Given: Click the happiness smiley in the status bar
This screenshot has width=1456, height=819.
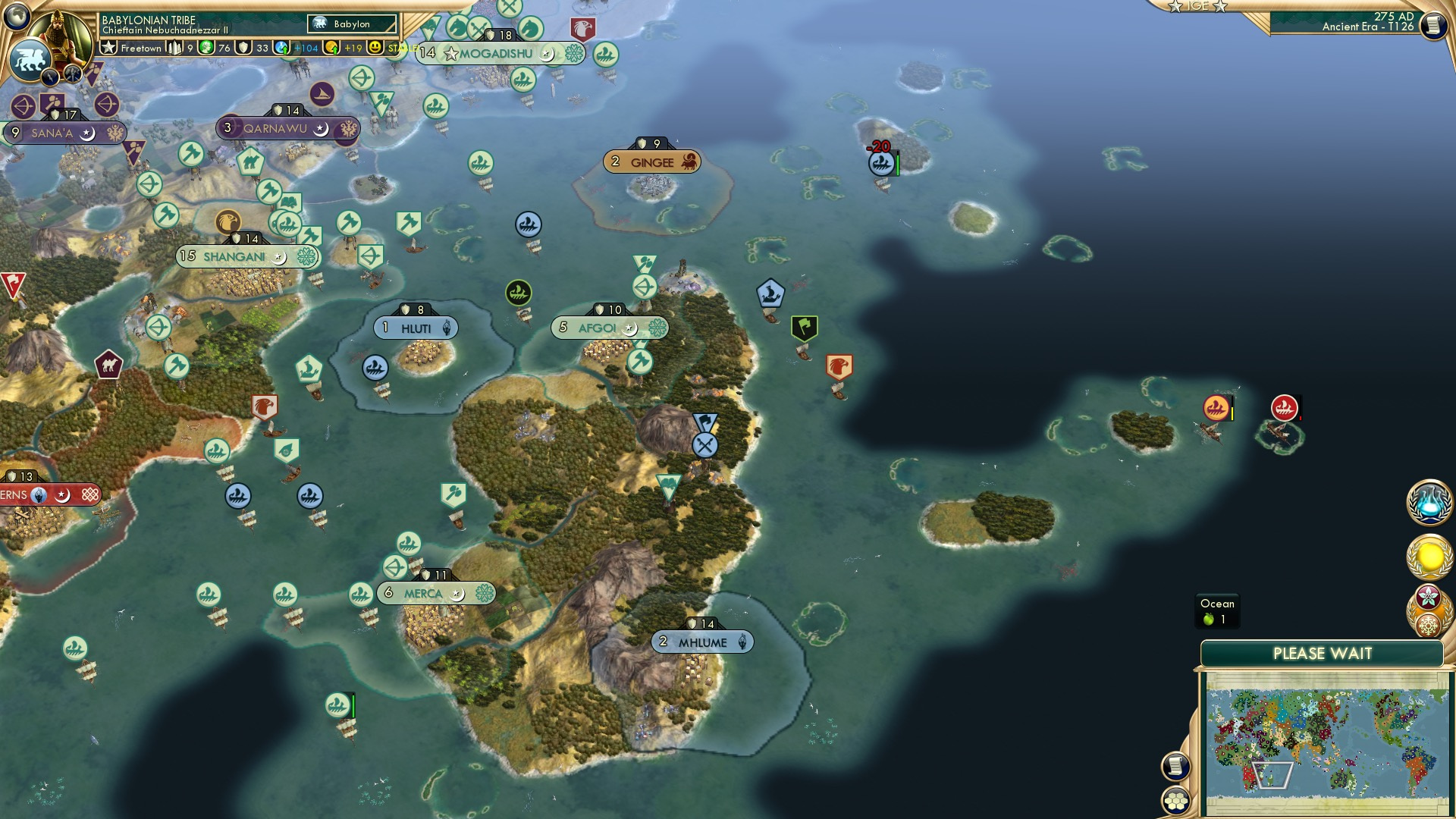Looking at the screenshot, I should [x=374, y=46].
